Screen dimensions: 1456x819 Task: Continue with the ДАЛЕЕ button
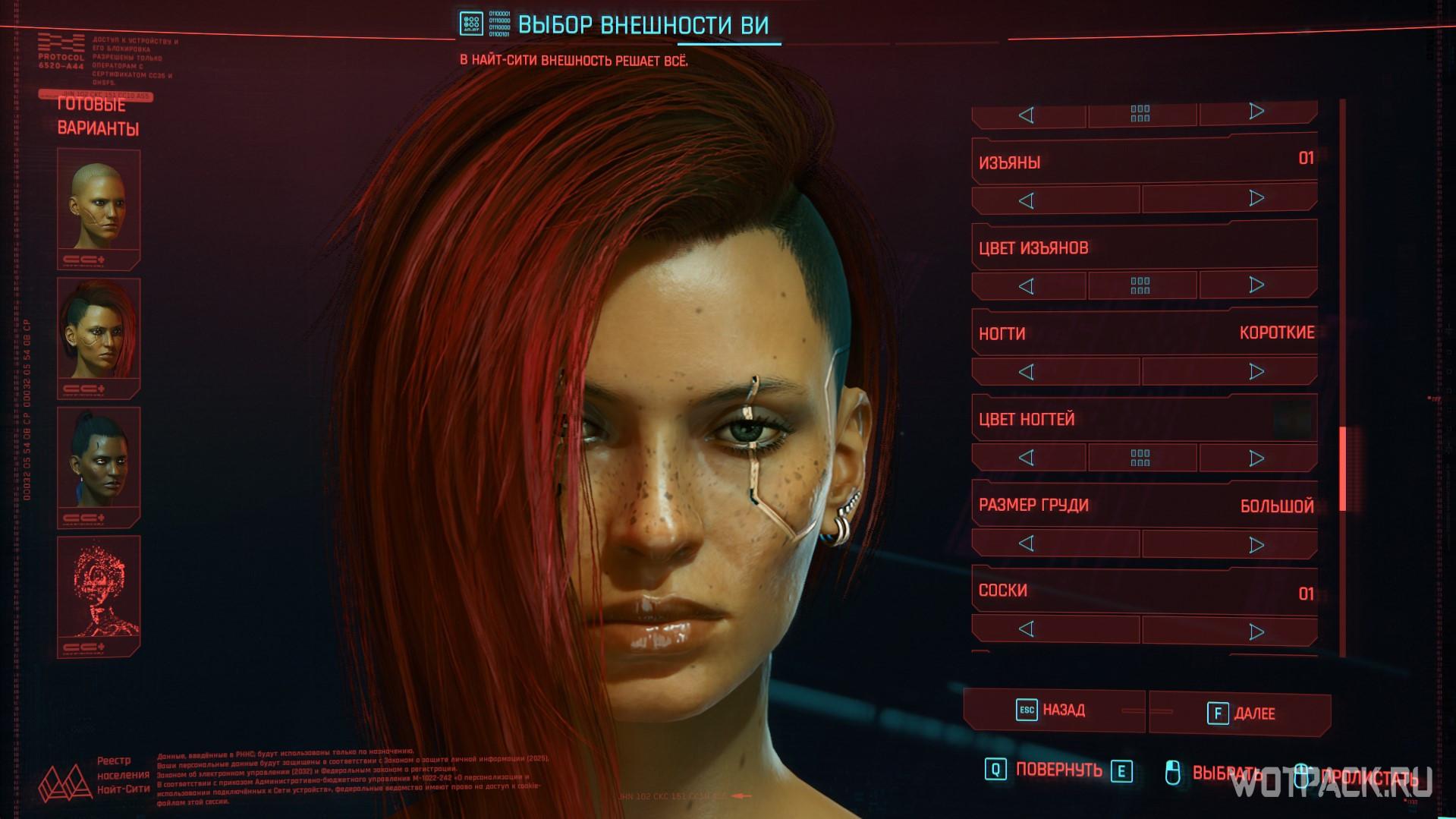tap(1240, 713)
